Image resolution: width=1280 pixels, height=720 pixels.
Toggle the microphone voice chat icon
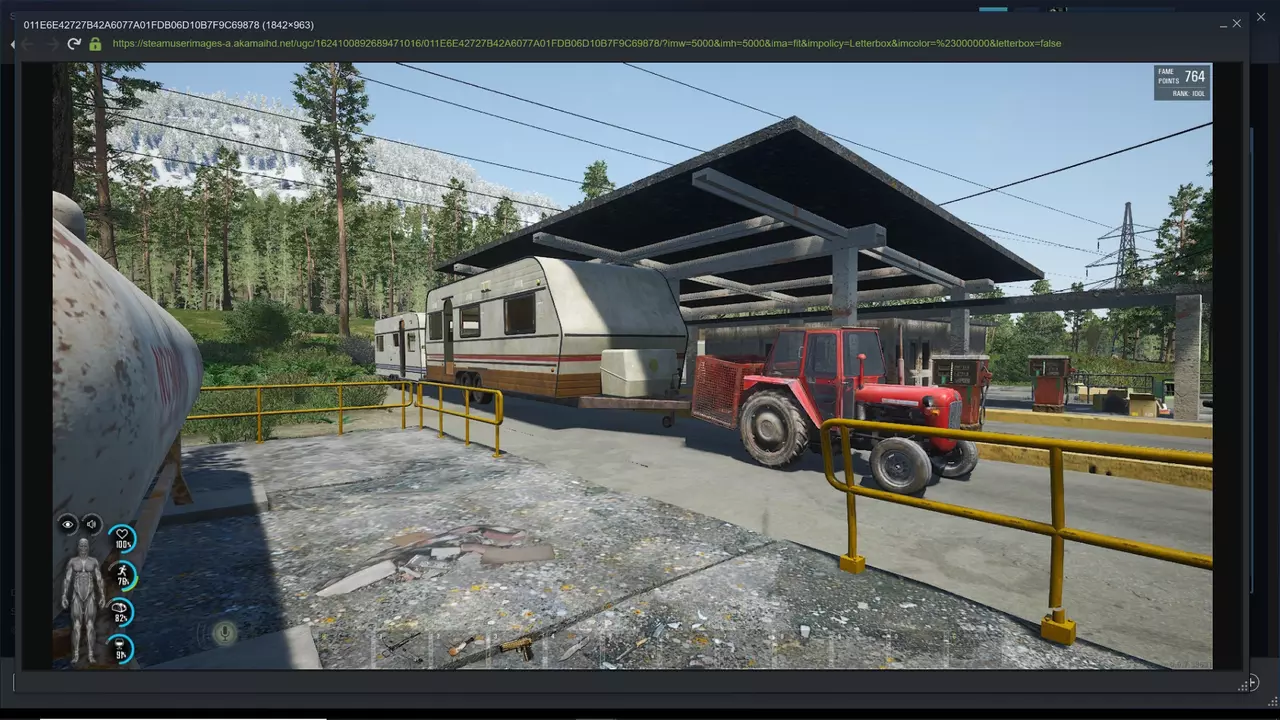click(225, 632)
